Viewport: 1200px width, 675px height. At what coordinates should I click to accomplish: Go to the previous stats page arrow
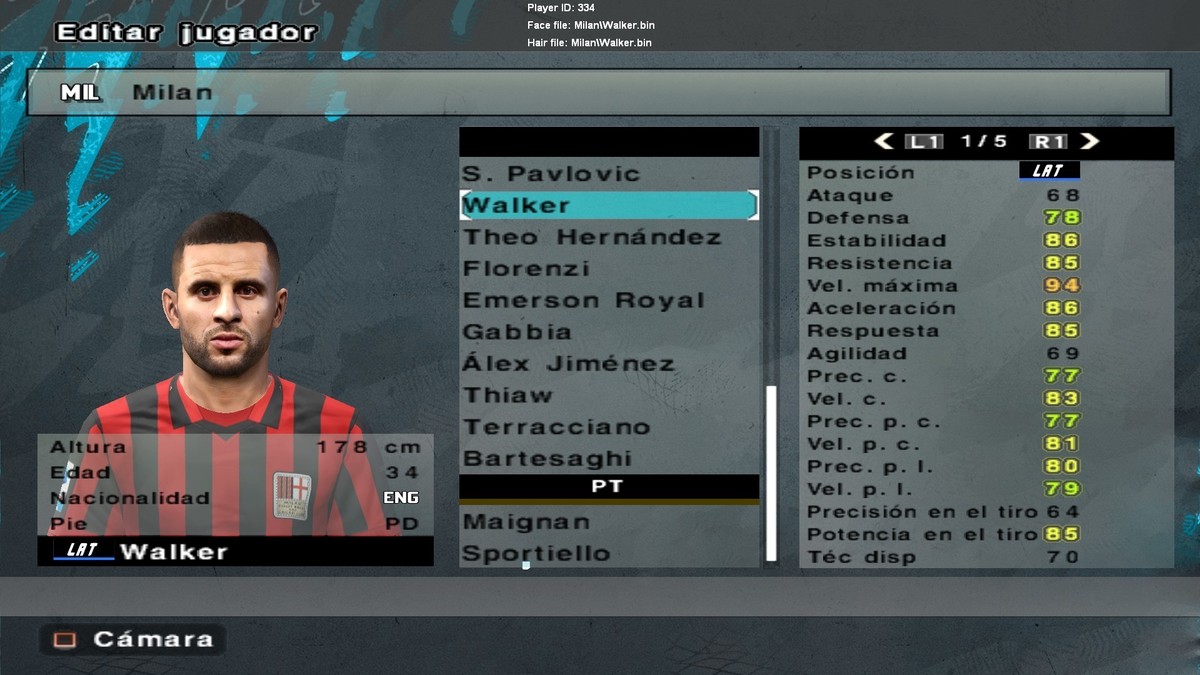click(884, 142)
